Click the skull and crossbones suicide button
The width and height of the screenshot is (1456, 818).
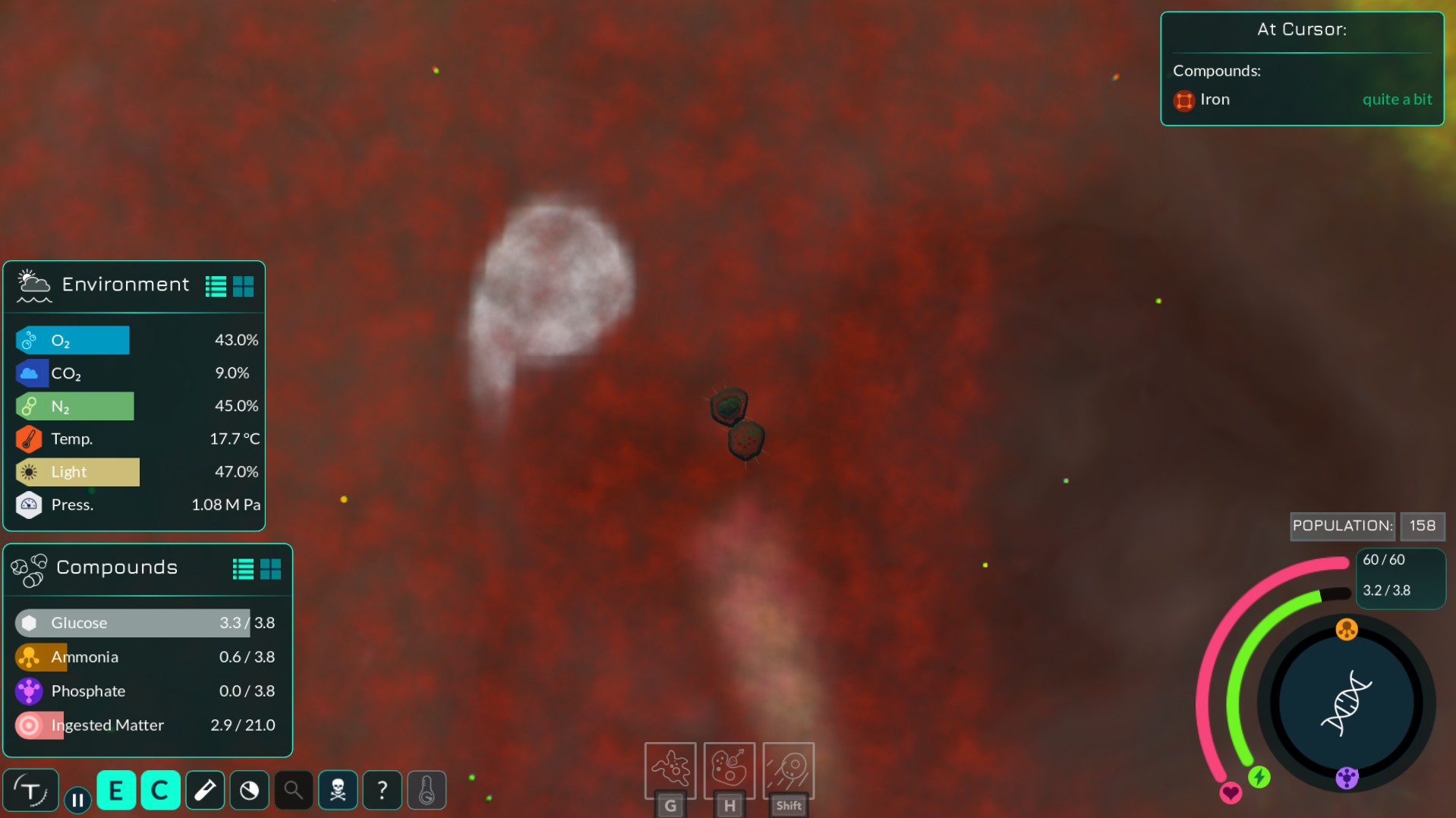pyautogui.click(x=338, y=791)
